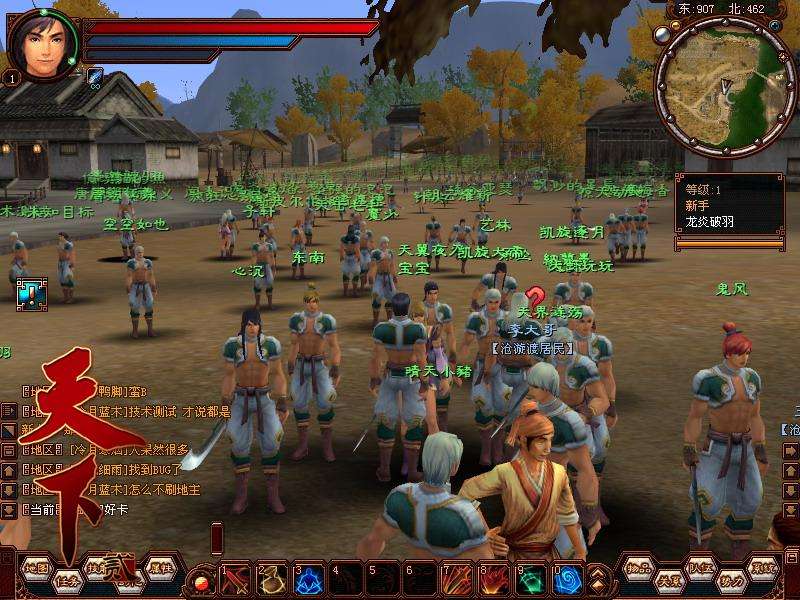This screenshot has height=600, width=800.
Task: Open the 任务 quest log button
Action: coord(67,580)
